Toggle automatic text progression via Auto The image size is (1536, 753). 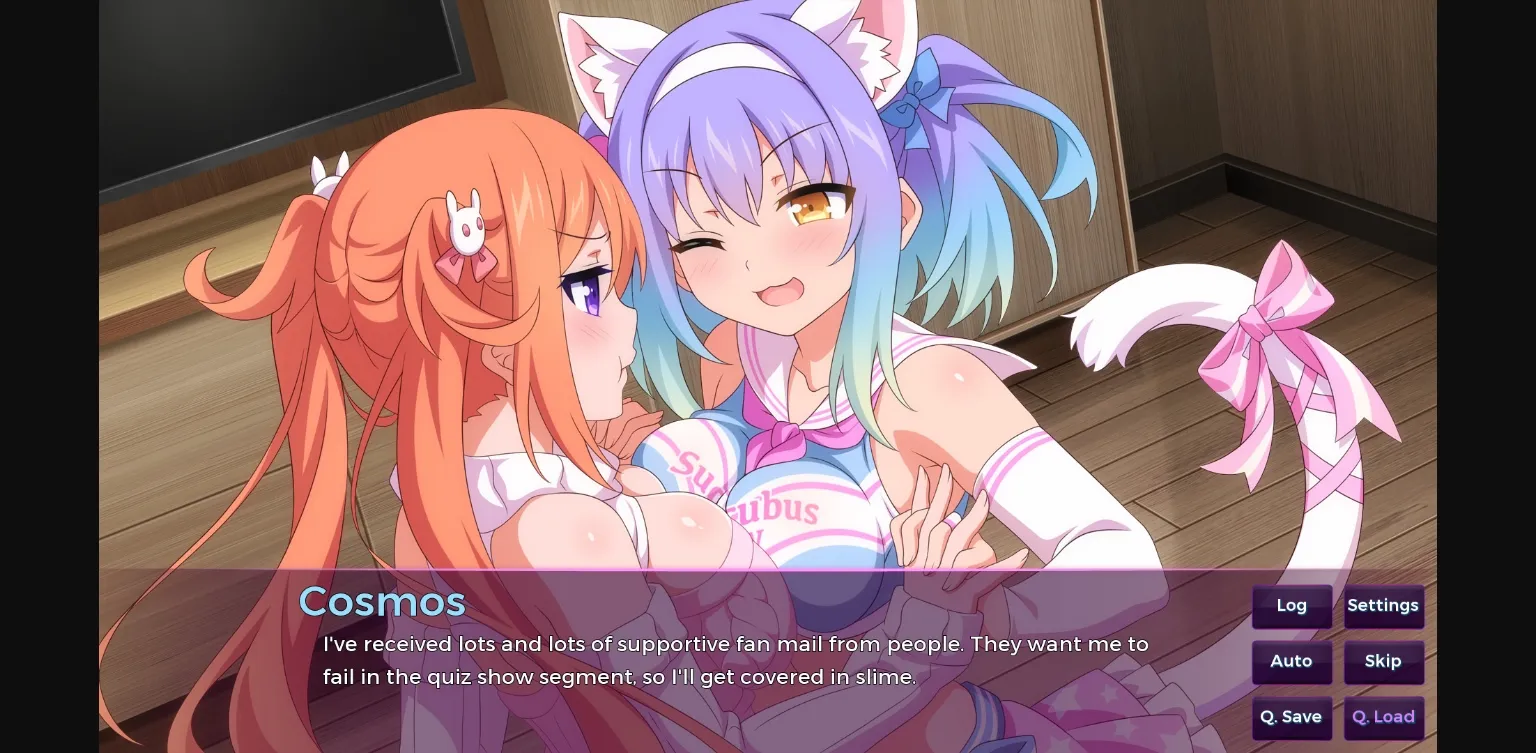[x=1291, y=661]
